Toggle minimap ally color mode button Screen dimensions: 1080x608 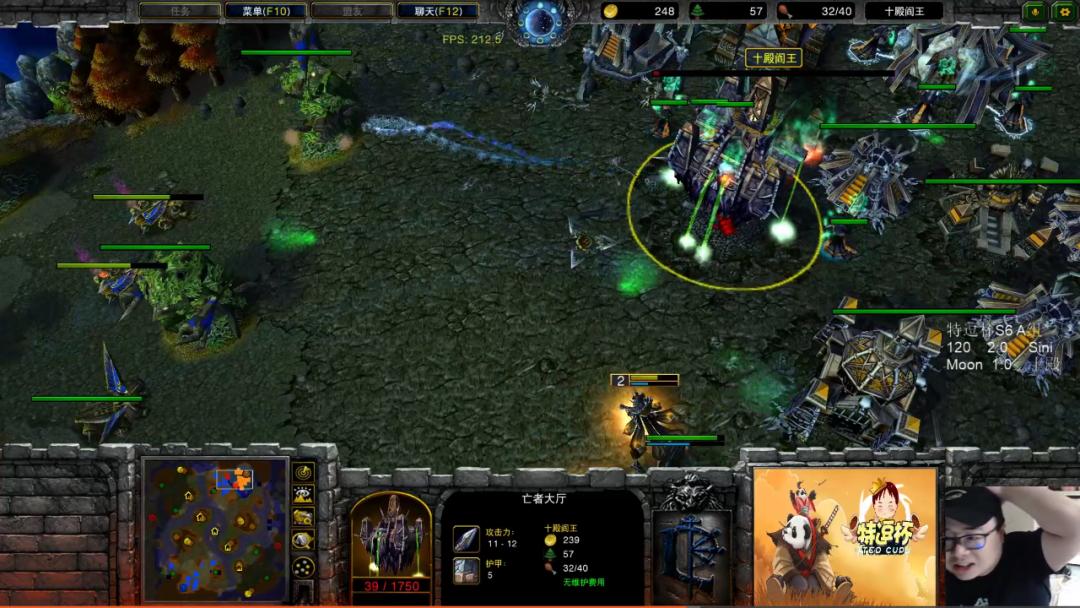coord(303,517)
